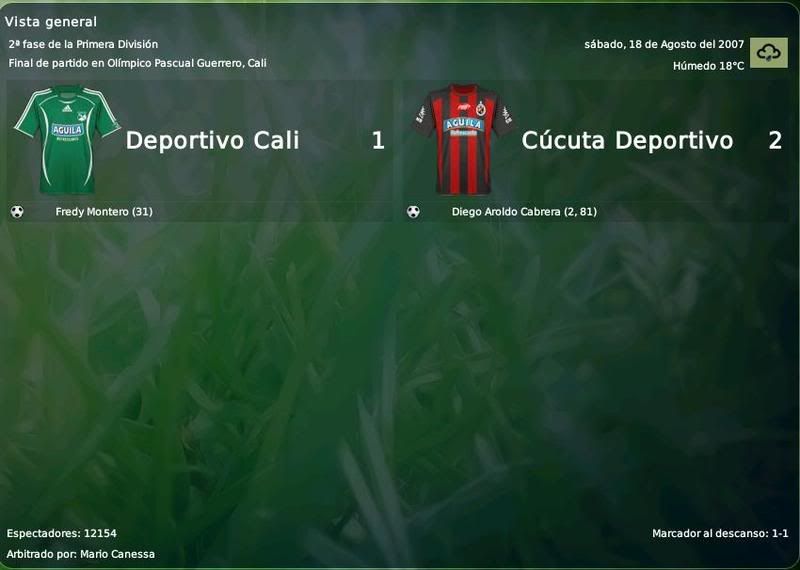Select the rain cloud weather icon
The width and height of the screenshot is (800, 570).
768,53
